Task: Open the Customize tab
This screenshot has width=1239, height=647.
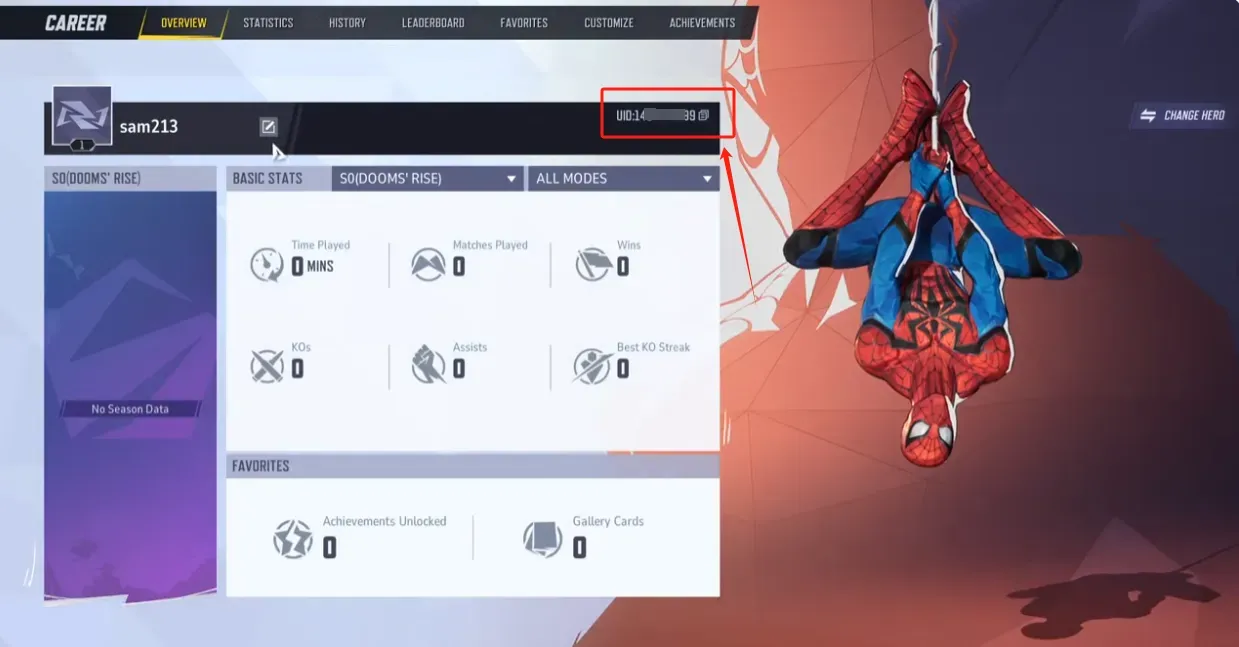Action: (608, 22)
